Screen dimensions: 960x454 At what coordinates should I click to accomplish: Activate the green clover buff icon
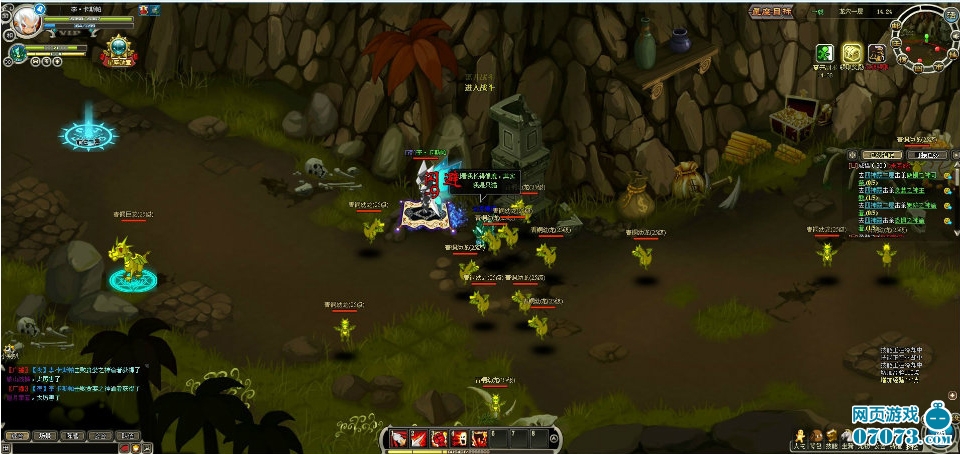(825, 53)
